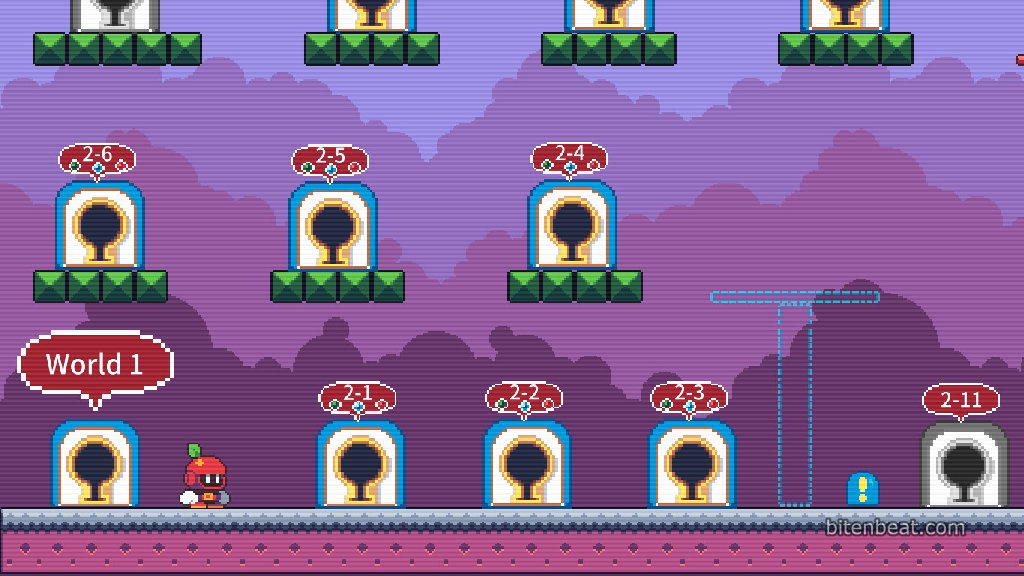Select the level 2-6 marker
Viewport: 1024px width, 576px height.
tap(97, 159)
